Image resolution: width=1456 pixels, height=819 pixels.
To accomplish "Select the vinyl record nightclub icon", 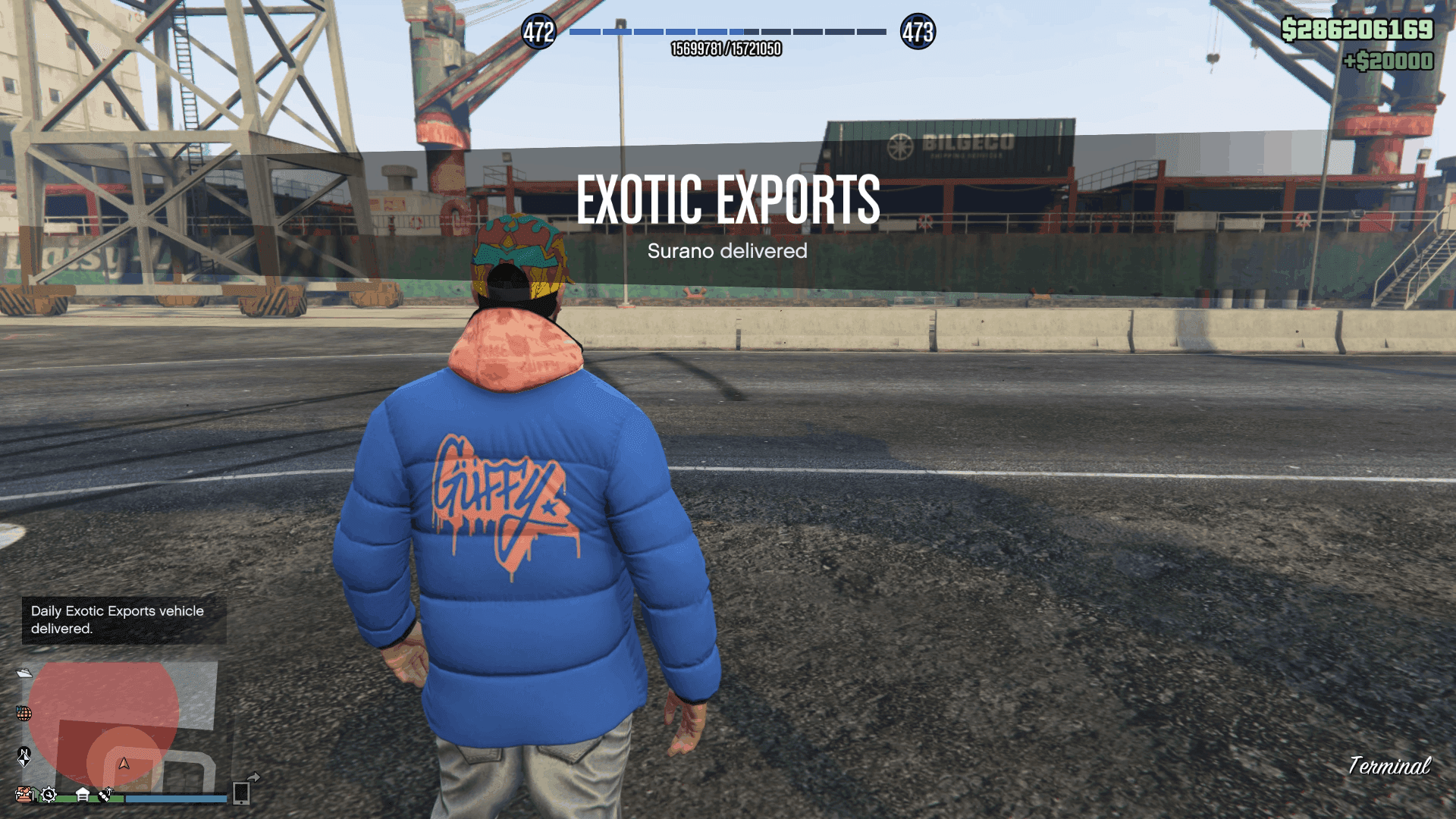I will [106, 795].
